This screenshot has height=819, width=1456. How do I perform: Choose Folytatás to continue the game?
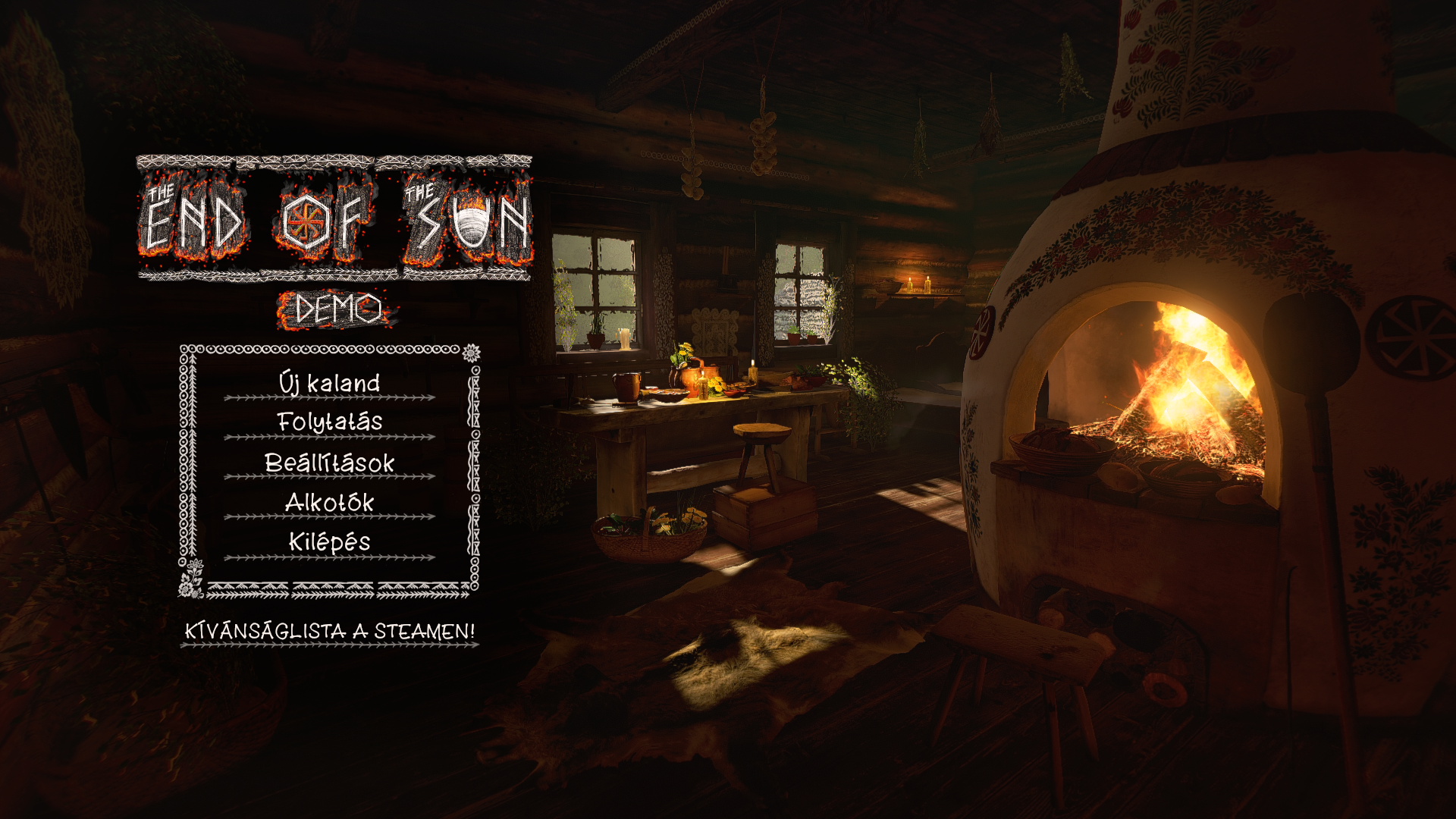pyautogui.click(x=329, y=422)
